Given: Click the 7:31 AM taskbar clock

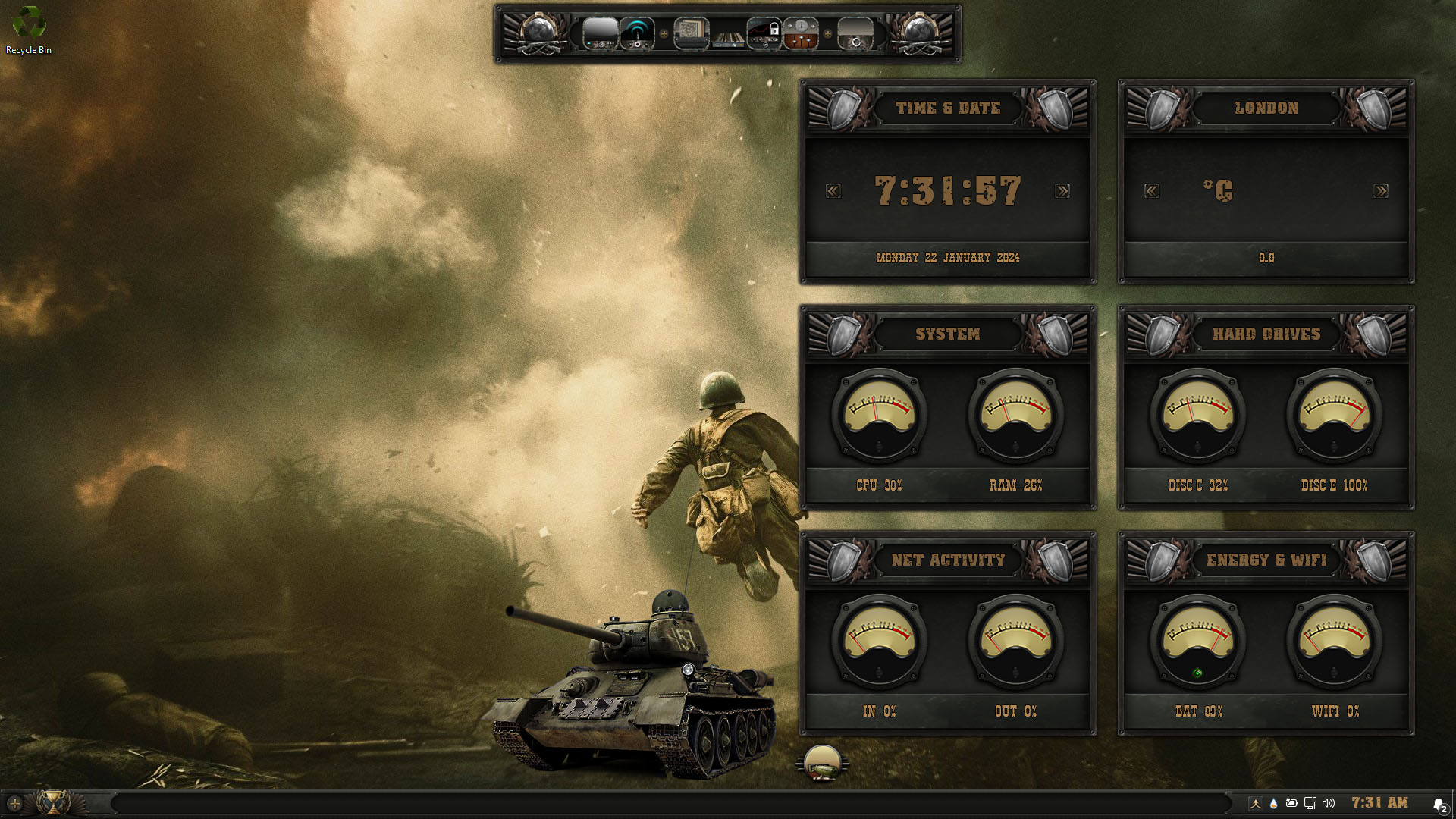Looking at the screenshot, I should (1379, 802).
